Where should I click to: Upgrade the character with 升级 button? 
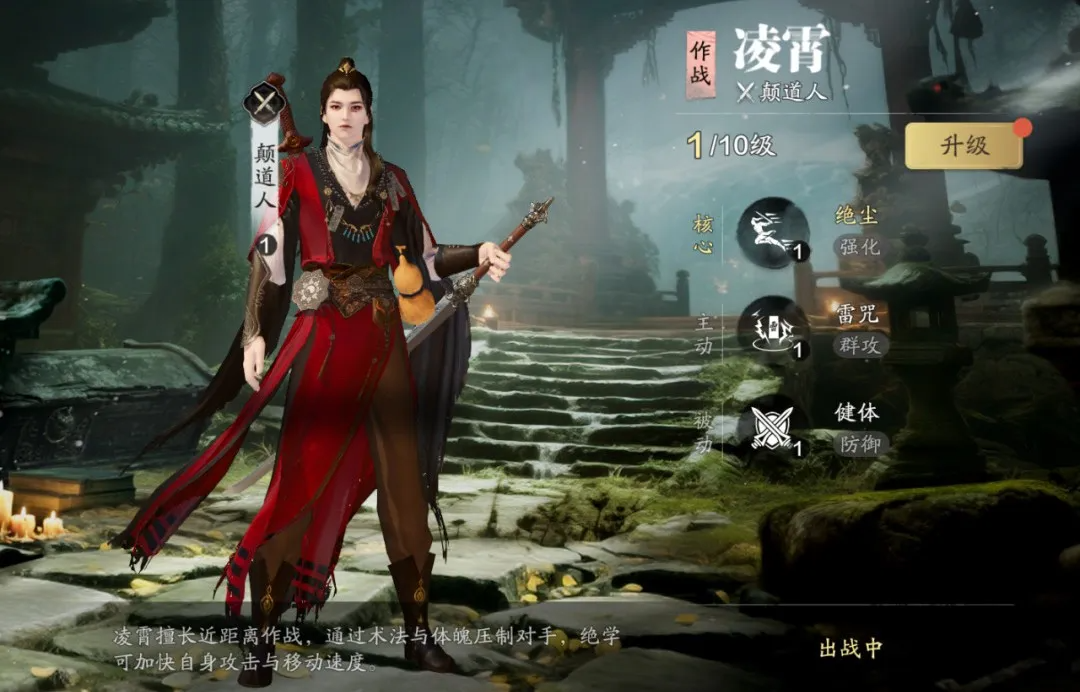click(x=963, y=146)
